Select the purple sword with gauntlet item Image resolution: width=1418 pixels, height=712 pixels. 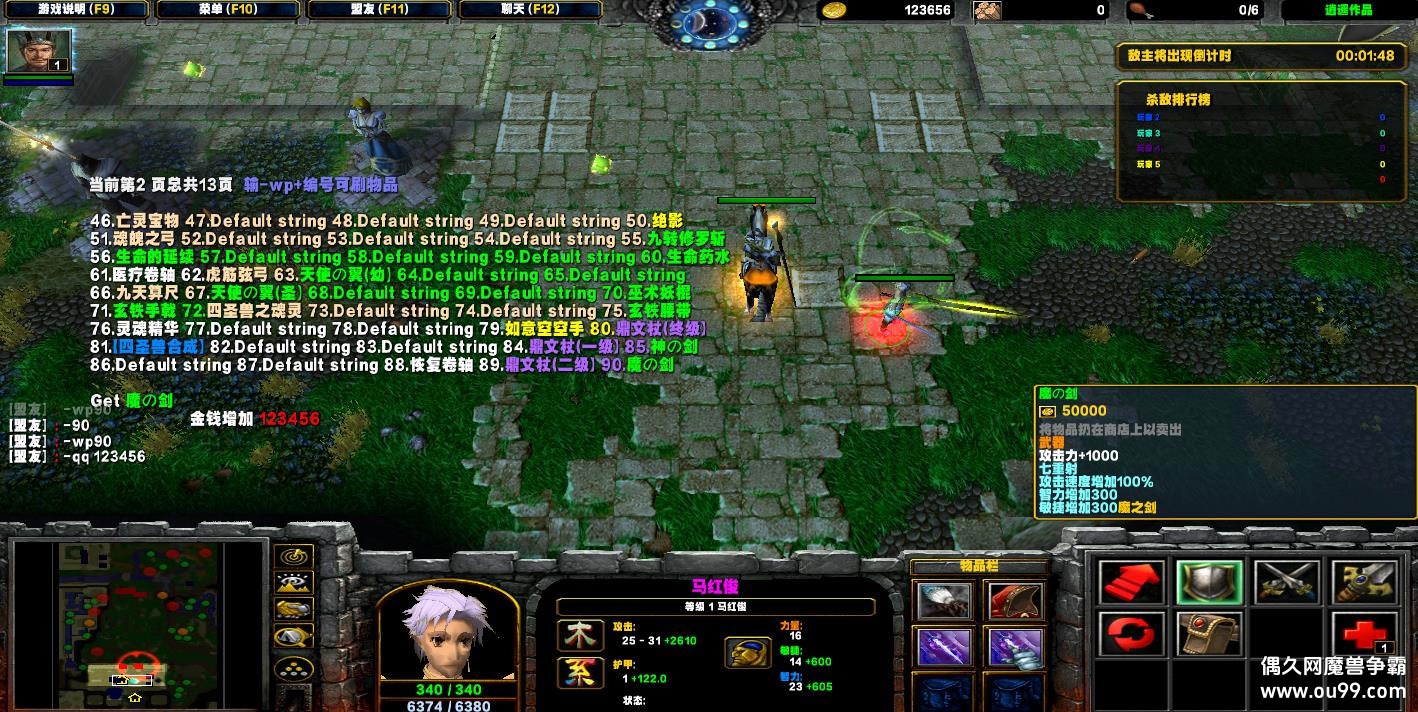pyautogui.click(x=1016, y=648)
